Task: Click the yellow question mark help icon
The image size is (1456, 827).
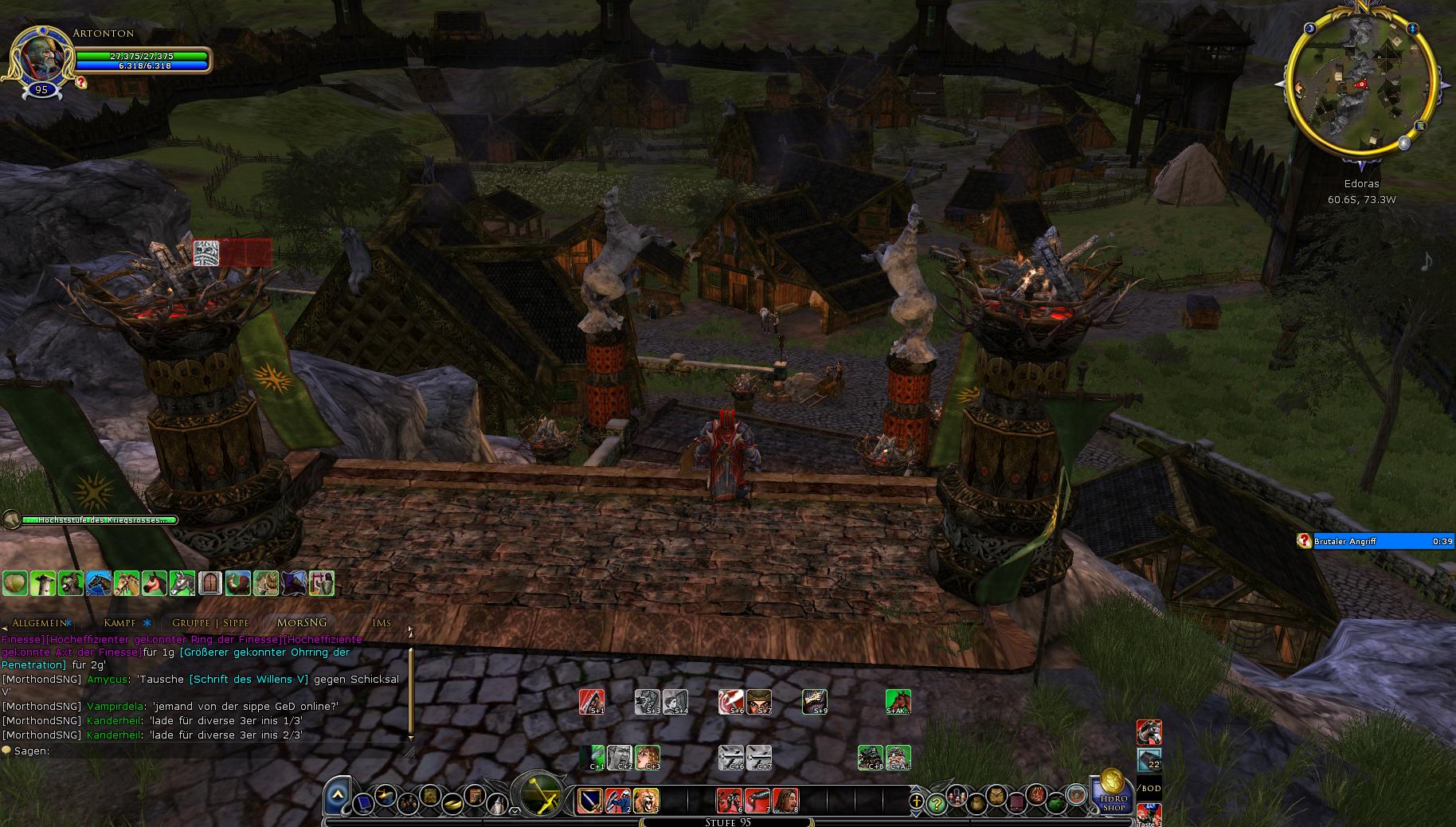Action: click(937, 804)
